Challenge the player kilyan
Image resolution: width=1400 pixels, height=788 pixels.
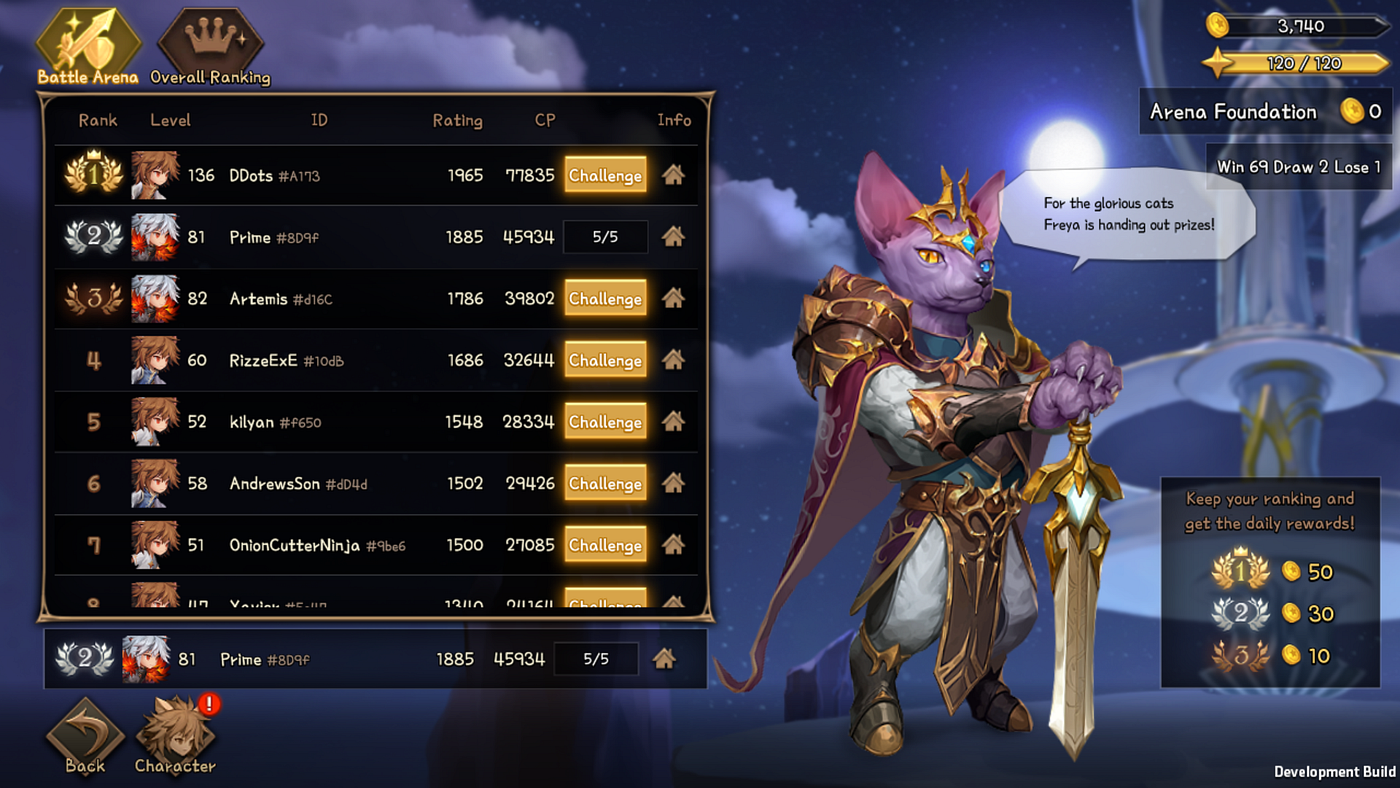pyautogui.click(x=605, y=422)
